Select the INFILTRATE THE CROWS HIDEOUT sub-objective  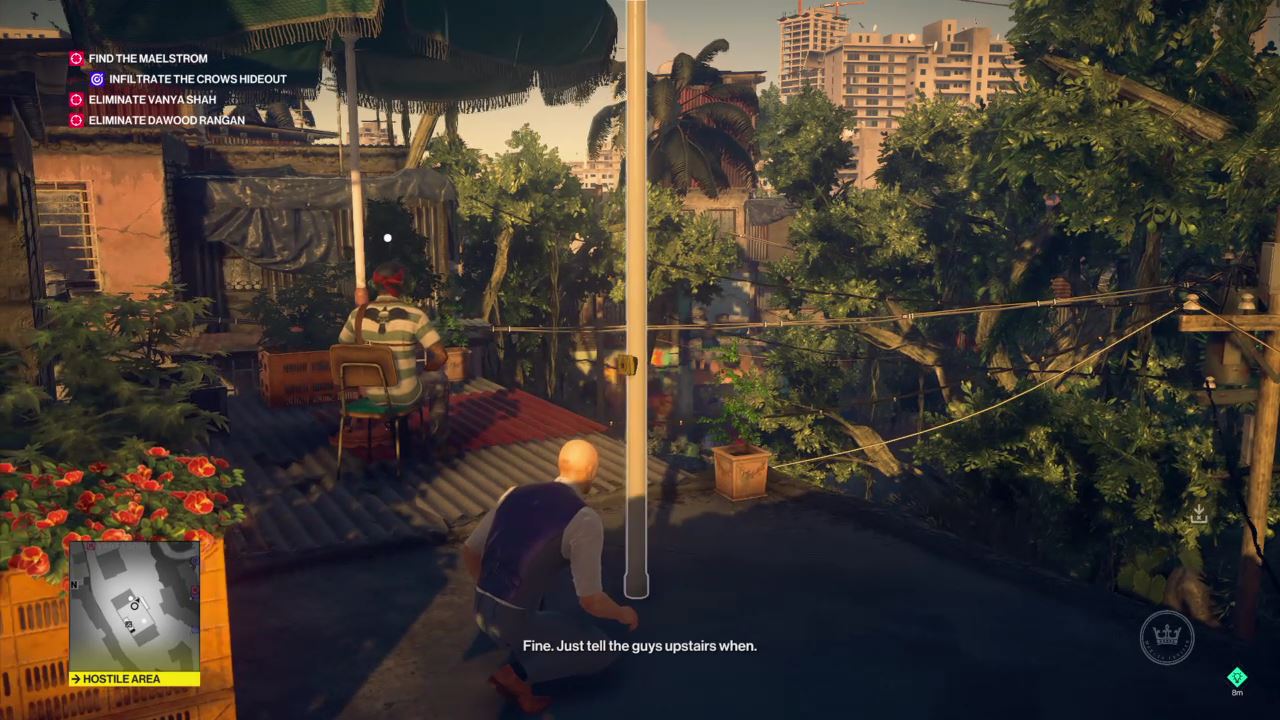click(196, 79)
